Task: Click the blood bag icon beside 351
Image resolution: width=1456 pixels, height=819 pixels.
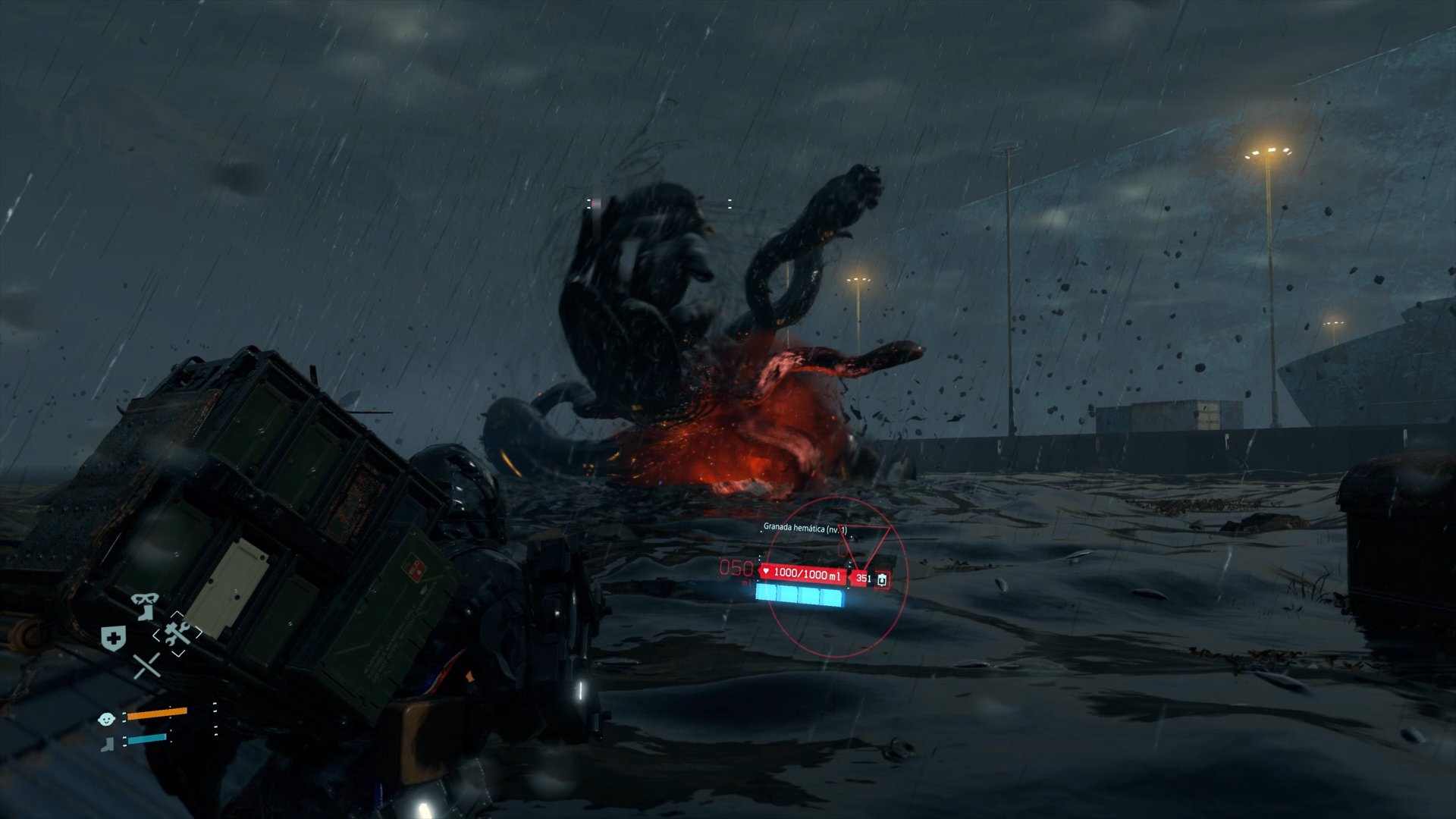Action: (882, 580)
